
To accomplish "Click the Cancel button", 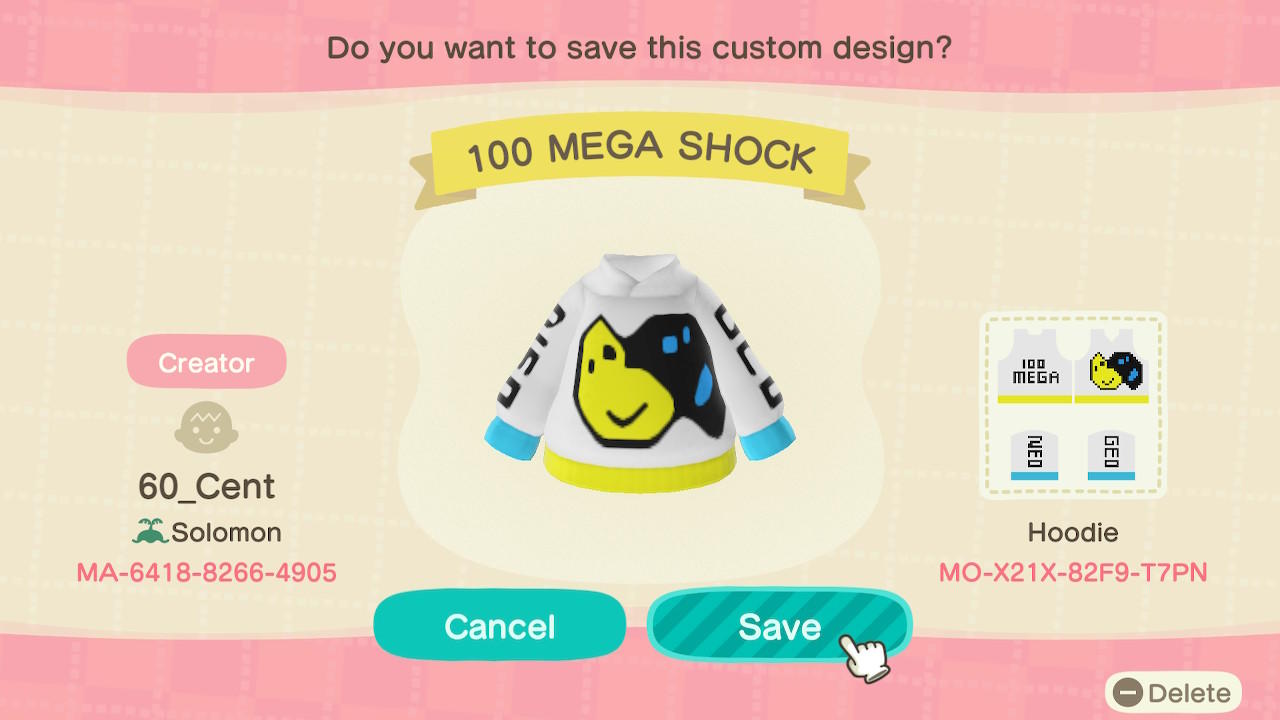I will [x=499, y=626].
